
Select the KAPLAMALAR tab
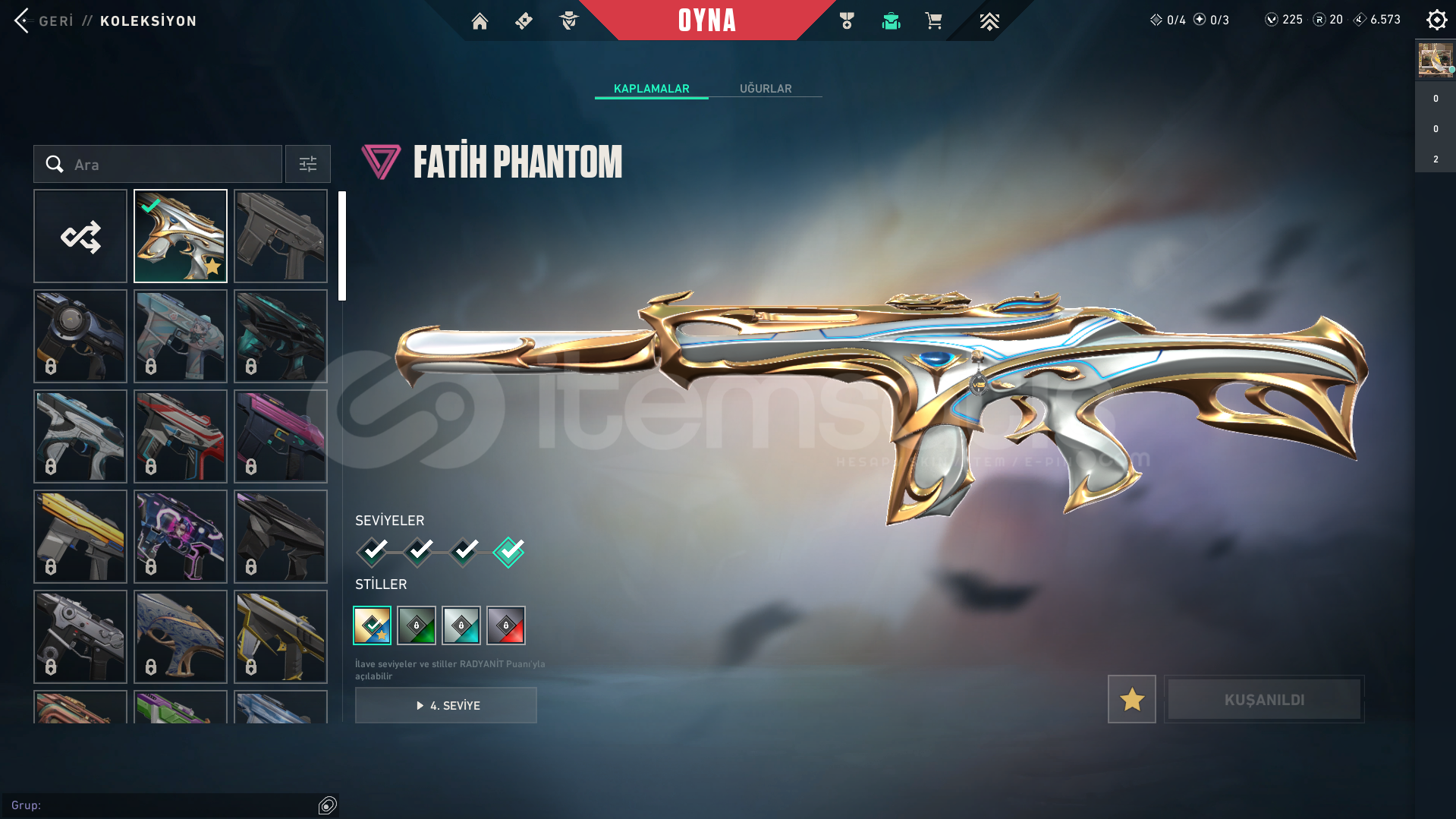point(651,89)
